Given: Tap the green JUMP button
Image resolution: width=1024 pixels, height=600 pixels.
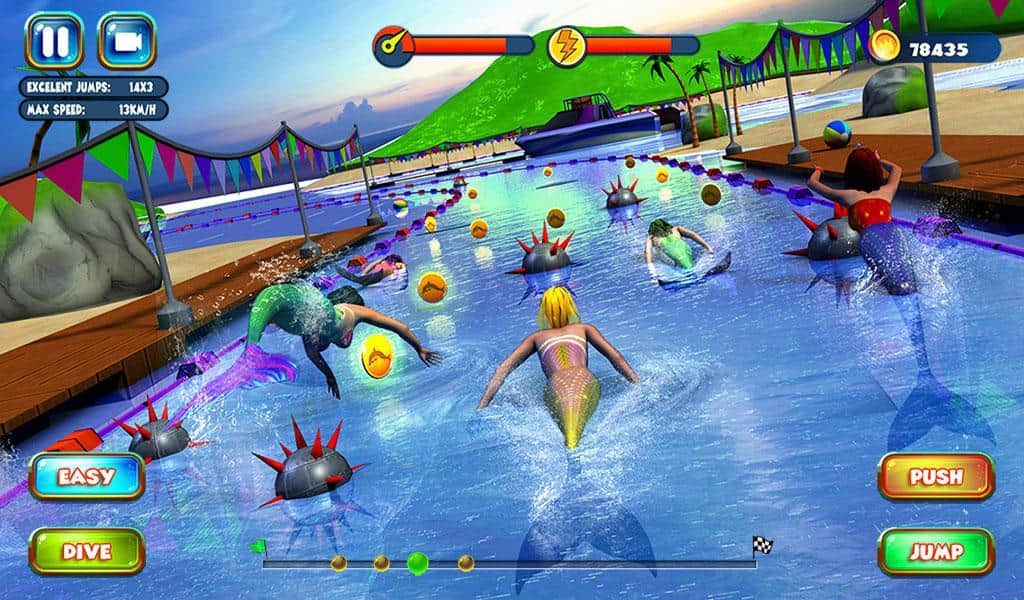Looking at the screenshot, I should [936, 551].
